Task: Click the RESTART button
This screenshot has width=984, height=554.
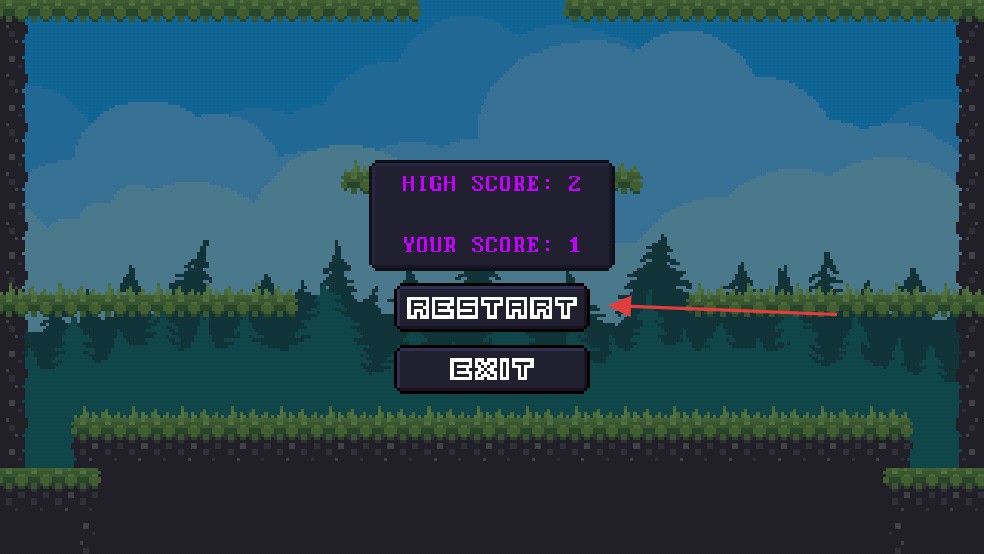Action: point(492,308)
